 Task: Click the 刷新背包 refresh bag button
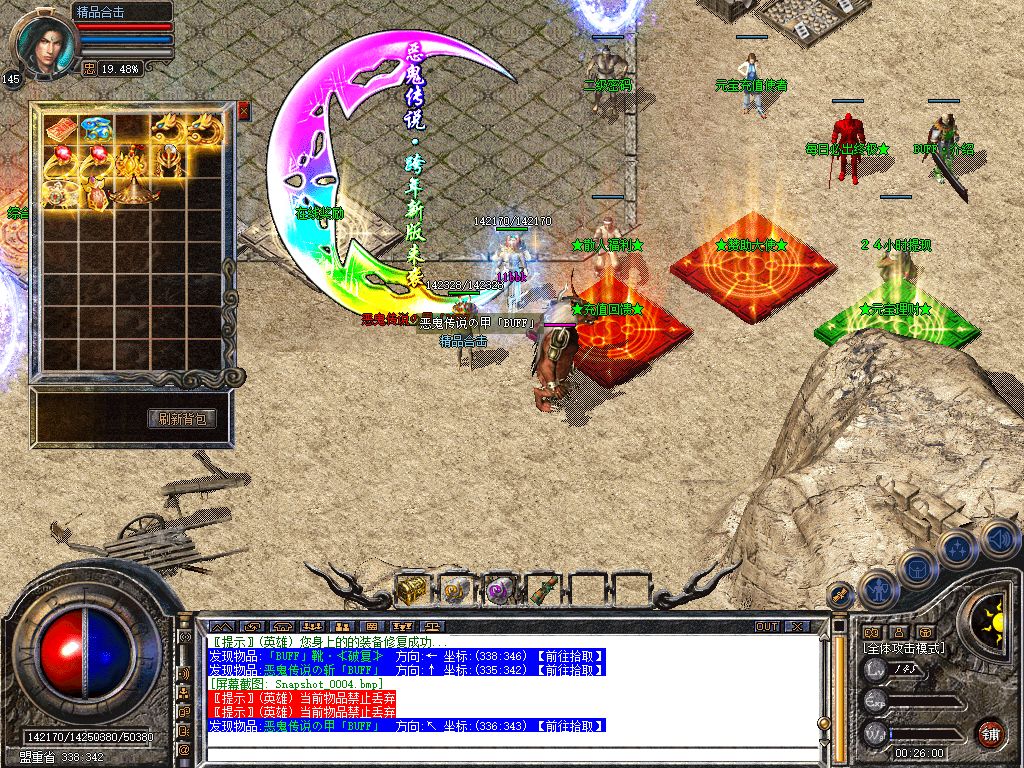tap(182, 419)
